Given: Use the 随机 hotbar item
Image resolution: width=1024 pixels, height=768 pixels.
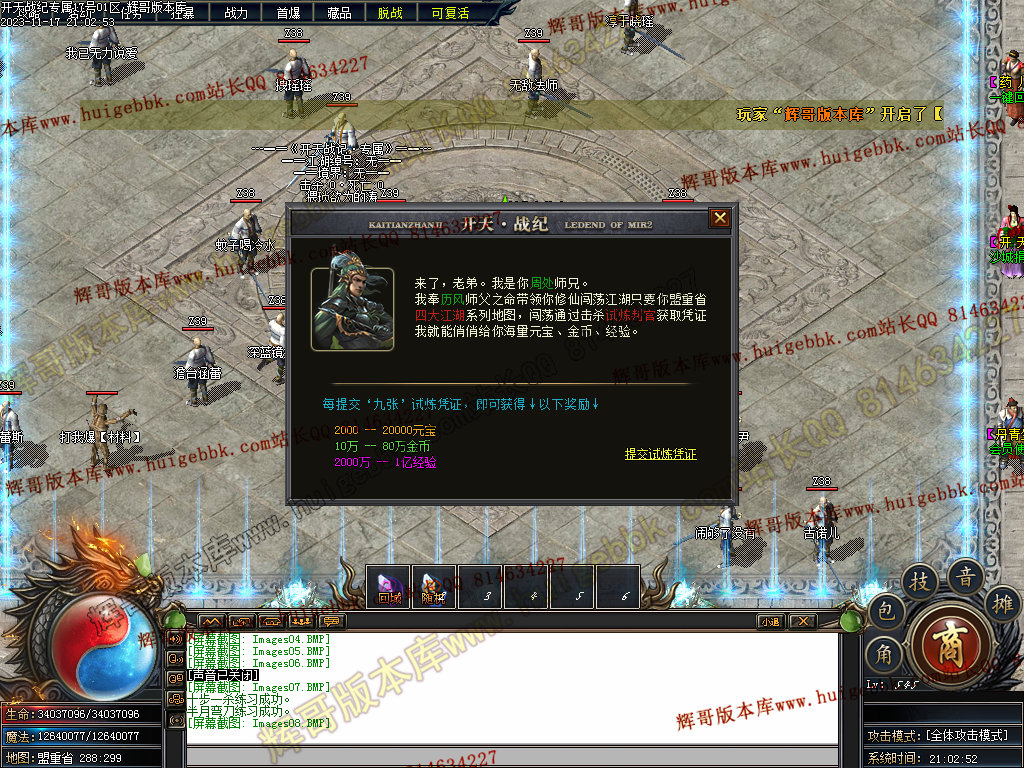Looking at the screenshot, I should [x=433, y=587].
